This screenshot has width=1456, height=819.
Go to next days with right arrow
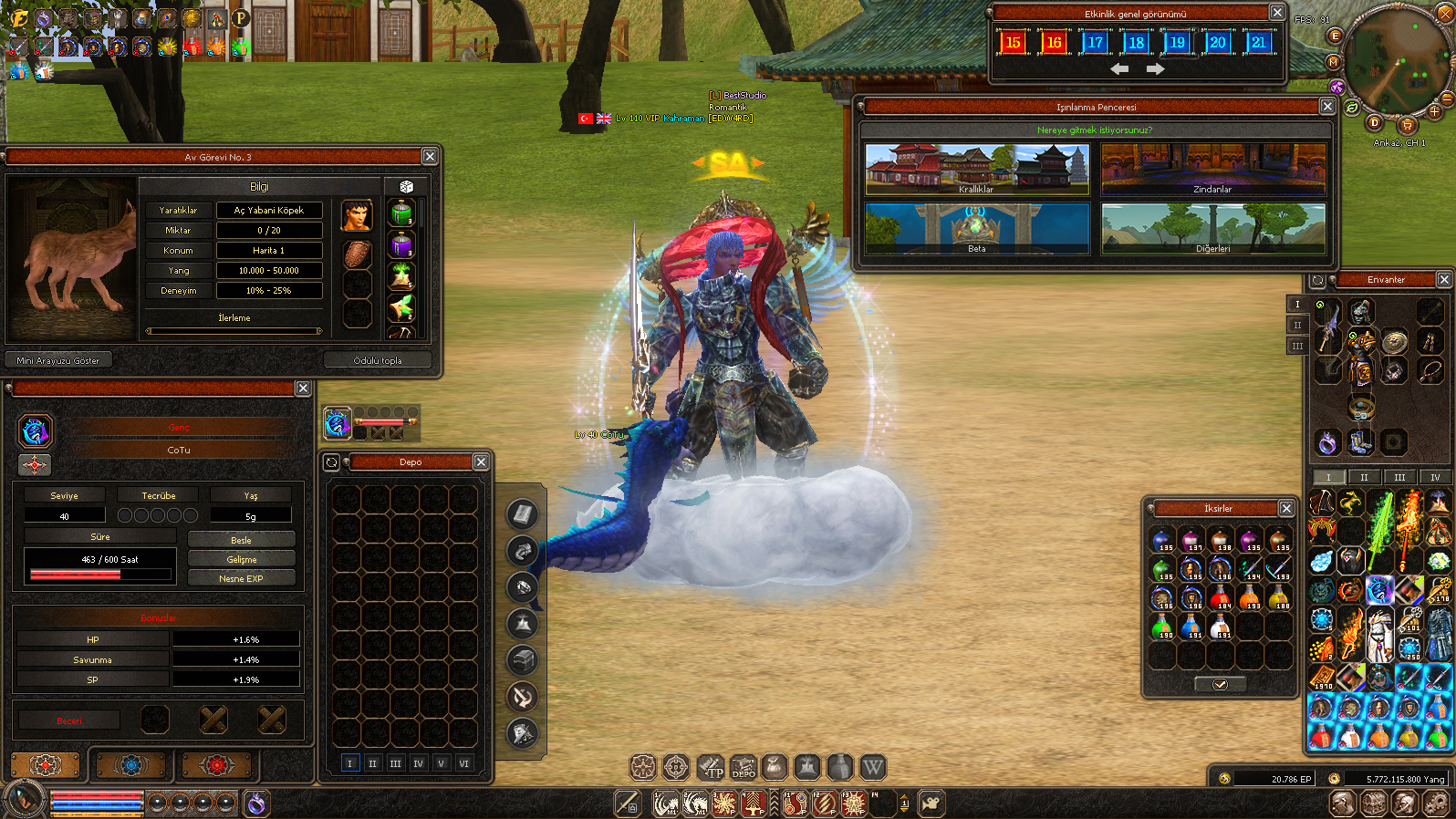point(1155,69)
